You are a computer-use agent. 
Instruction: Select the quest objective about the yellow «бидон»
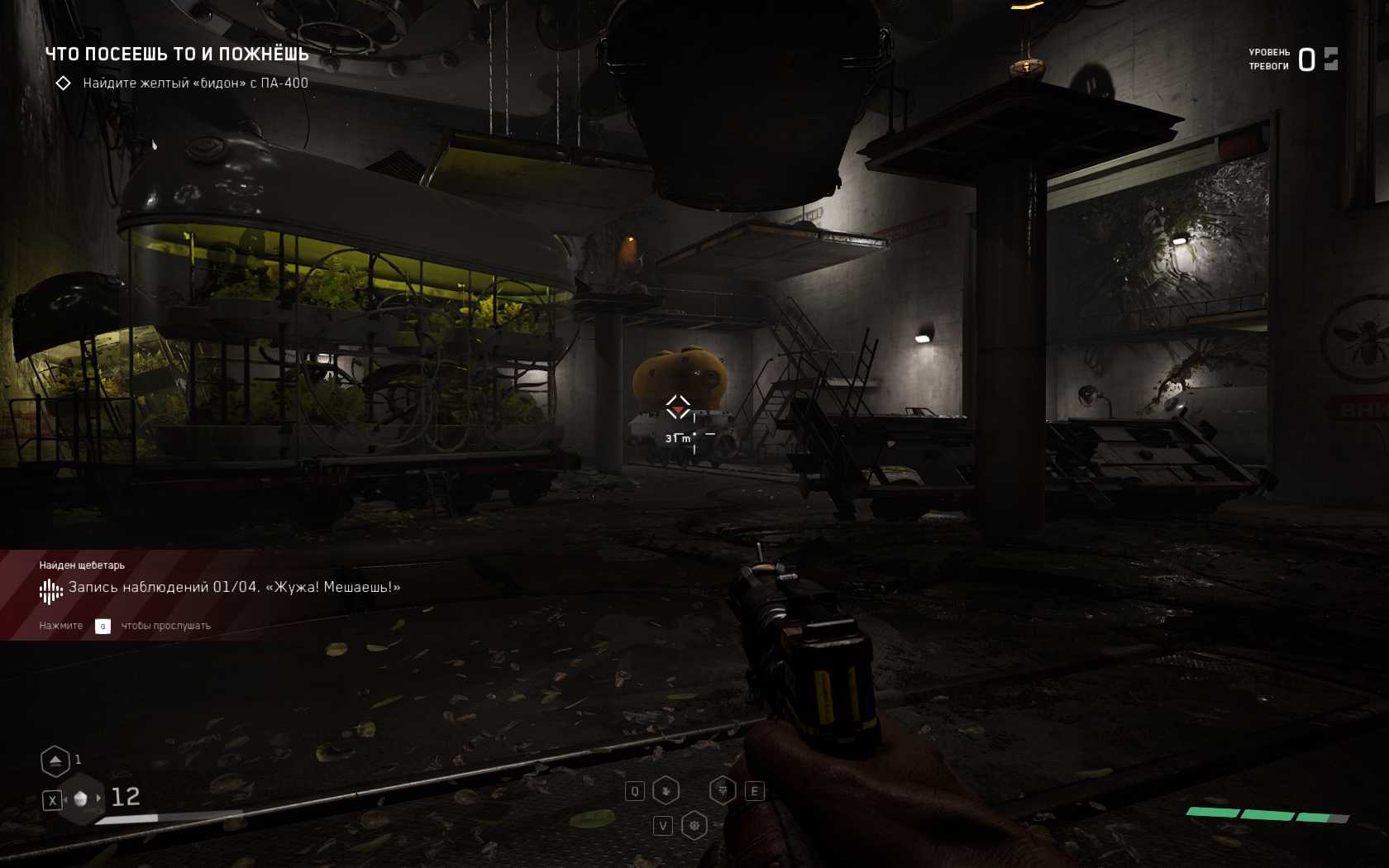(195, 83)
